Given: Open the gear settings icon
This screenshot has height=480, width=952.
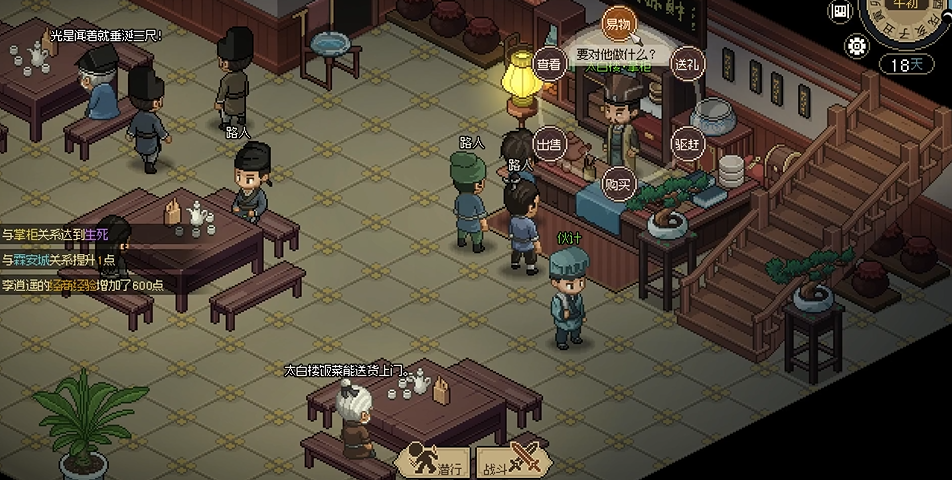Looking at the screenshot, I should (857, 45).
